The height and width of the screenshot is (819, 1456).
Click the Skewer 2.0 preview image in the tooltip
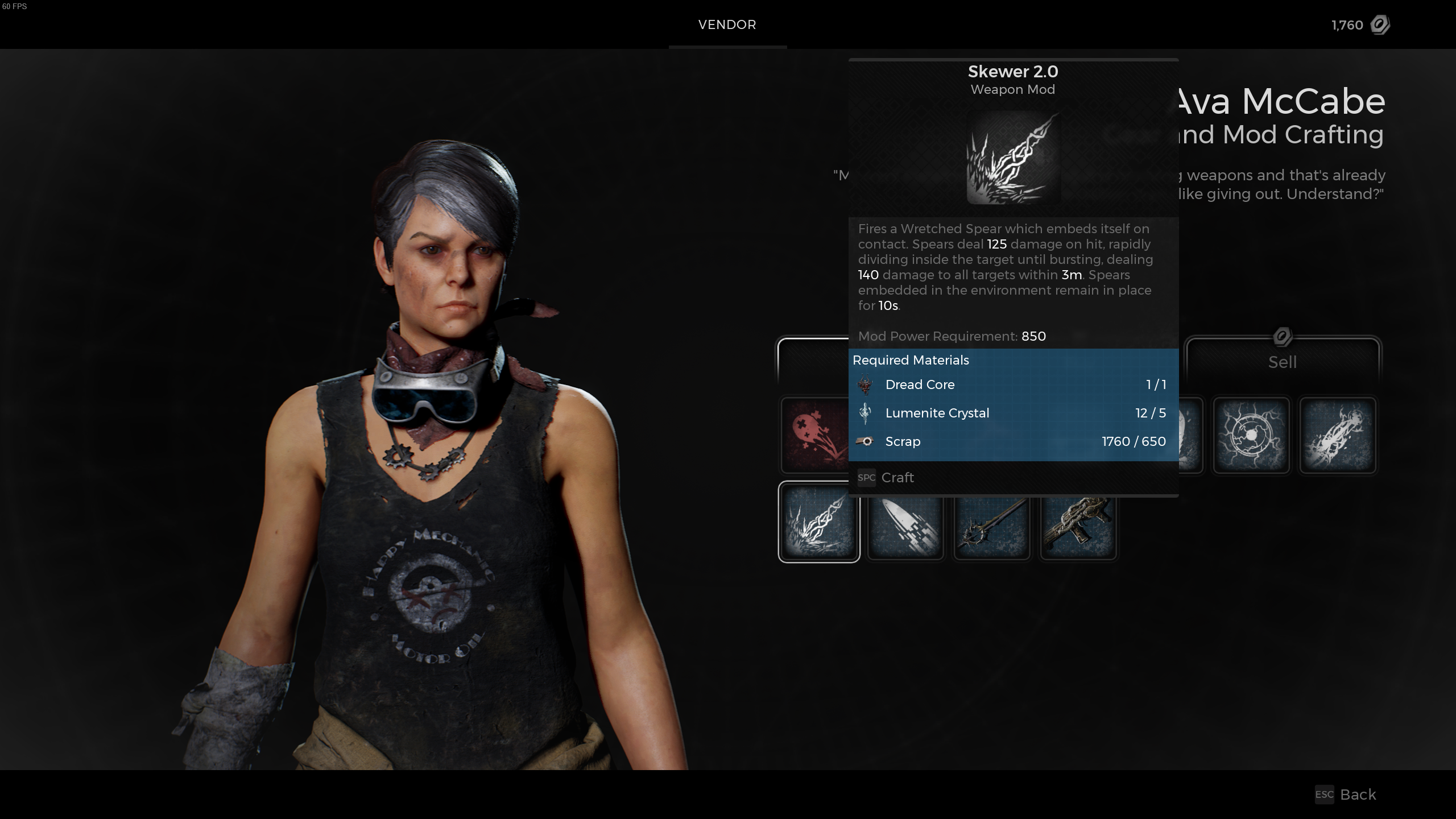[x=1013, y=158]
